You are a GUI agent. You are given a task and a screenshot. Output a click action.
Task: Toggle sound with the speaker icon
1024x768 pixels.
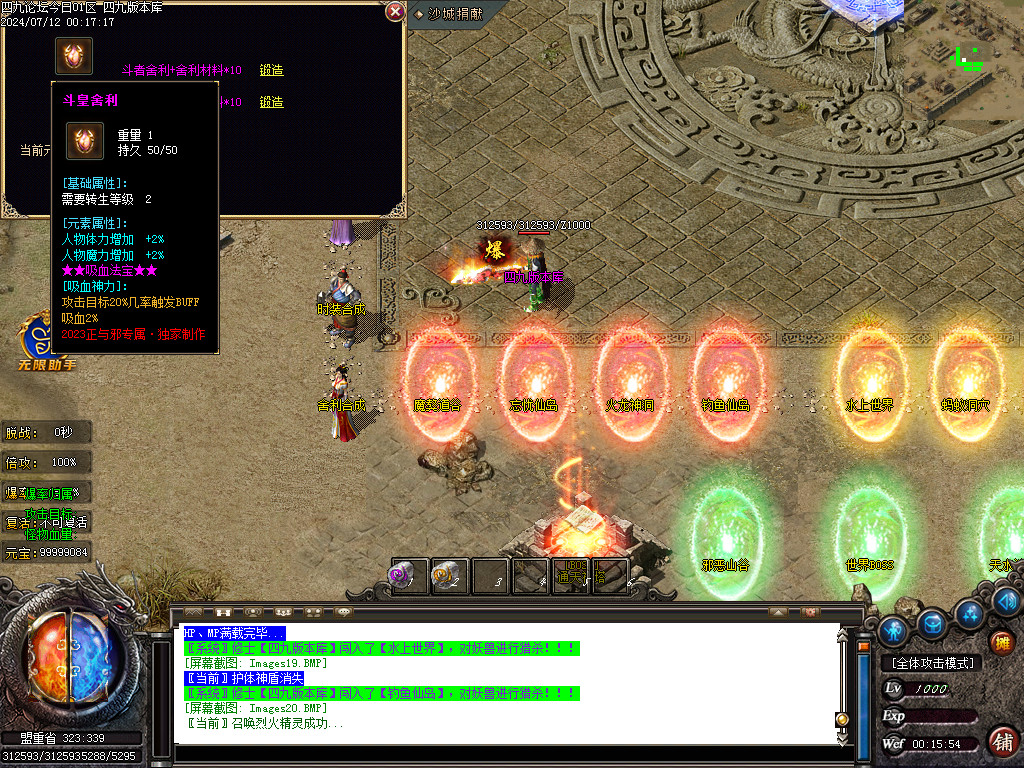click(x=1006, y=601)
